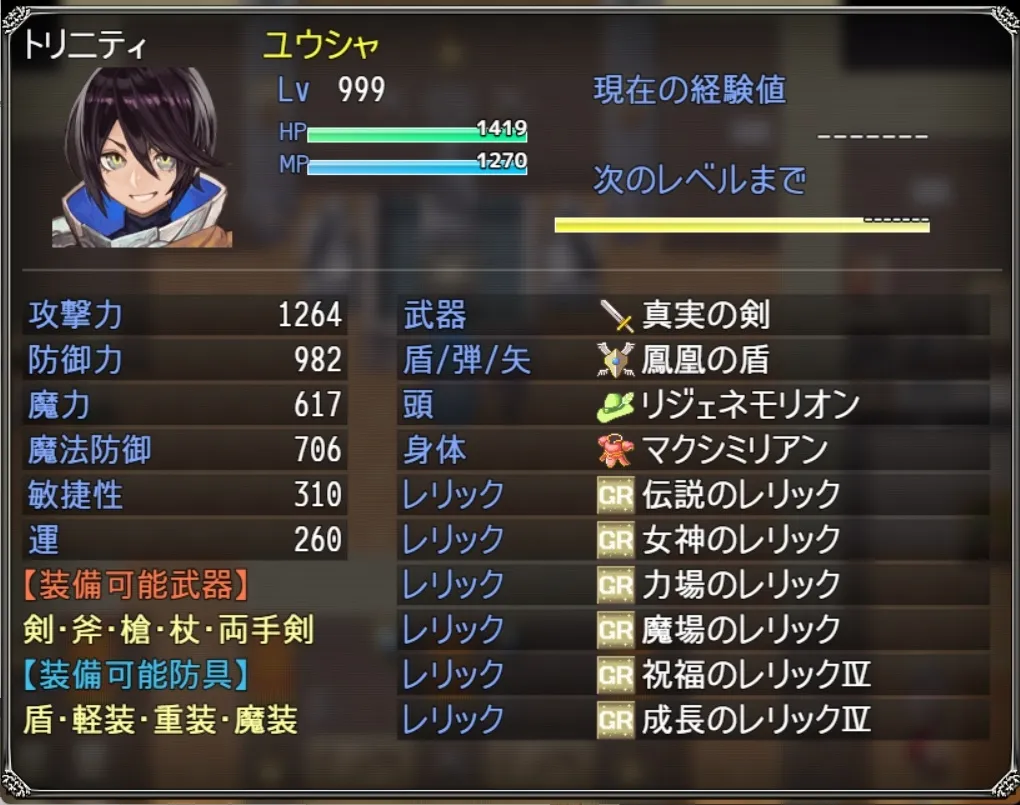Click the 魔場のレリック relic slot
Screen dimensions: 1020x805
[x=740, y=630]
